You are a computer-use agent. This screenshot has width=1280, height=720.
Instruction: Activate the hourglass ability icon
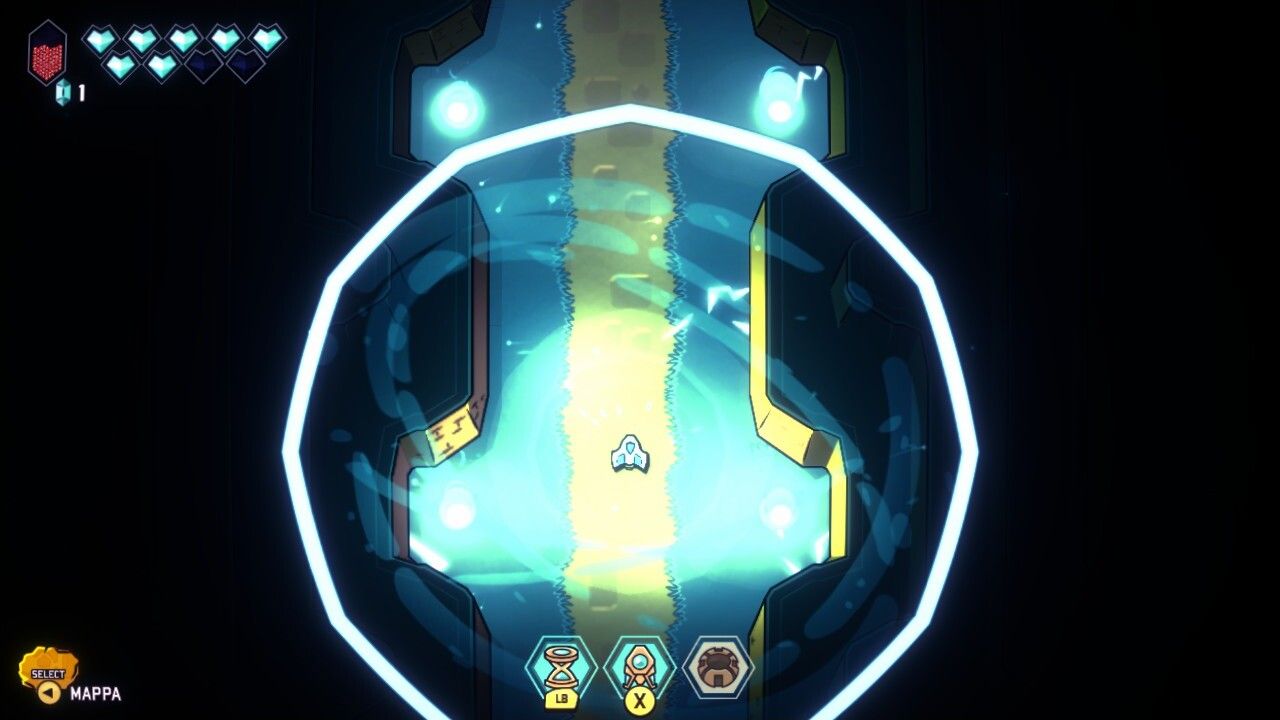561,667
